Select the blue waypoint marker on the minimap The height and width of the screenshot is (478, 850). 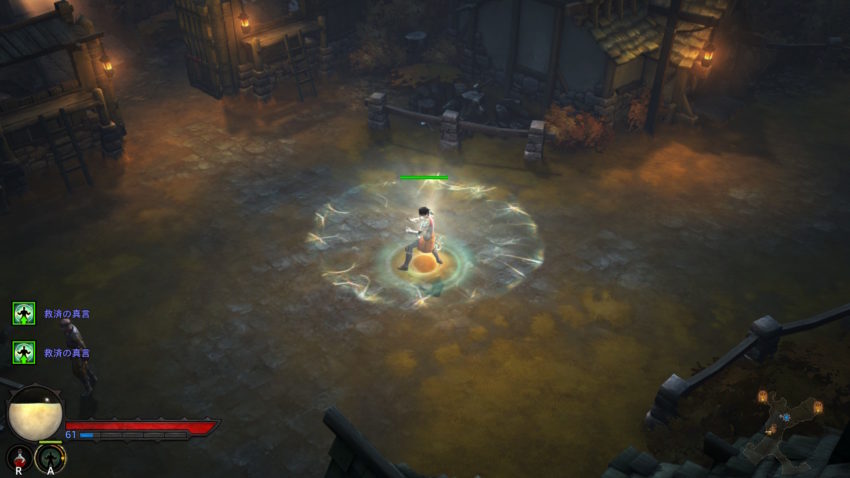(786, 416)
